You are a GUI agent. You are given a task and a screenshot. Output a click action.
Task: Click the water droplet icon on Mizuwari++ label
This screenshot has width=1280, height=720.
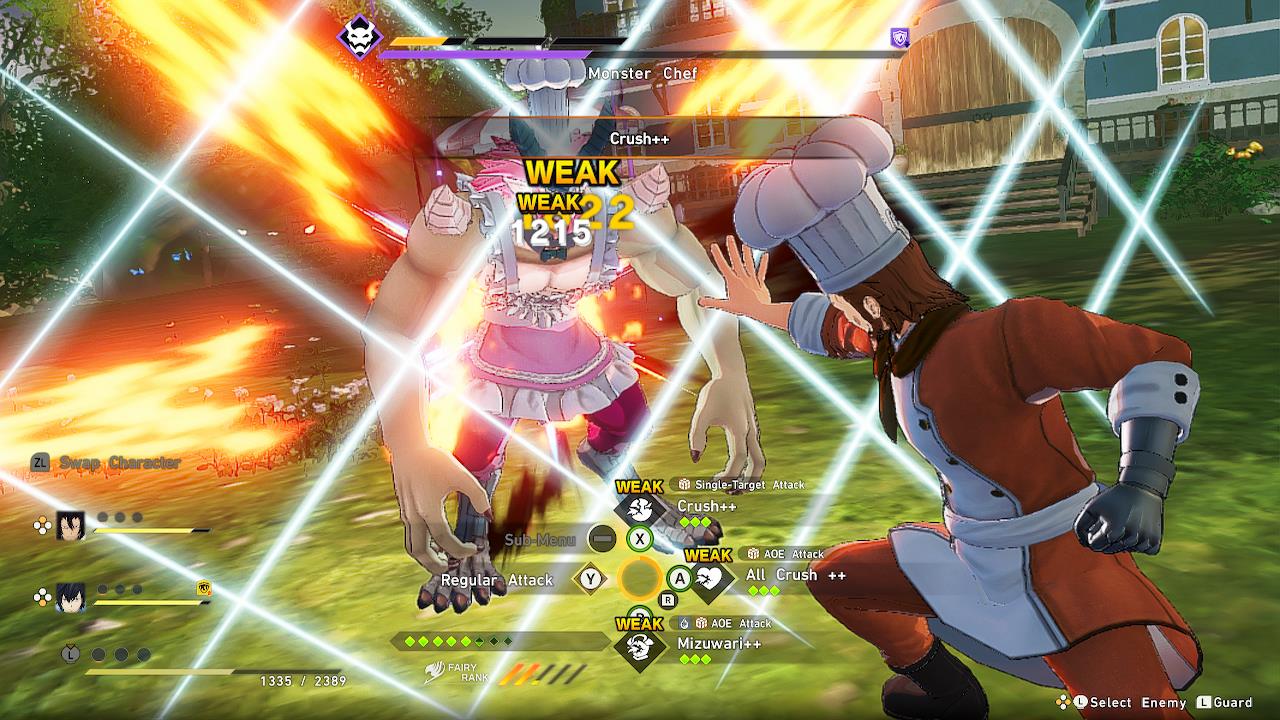[x=684, y=624]
